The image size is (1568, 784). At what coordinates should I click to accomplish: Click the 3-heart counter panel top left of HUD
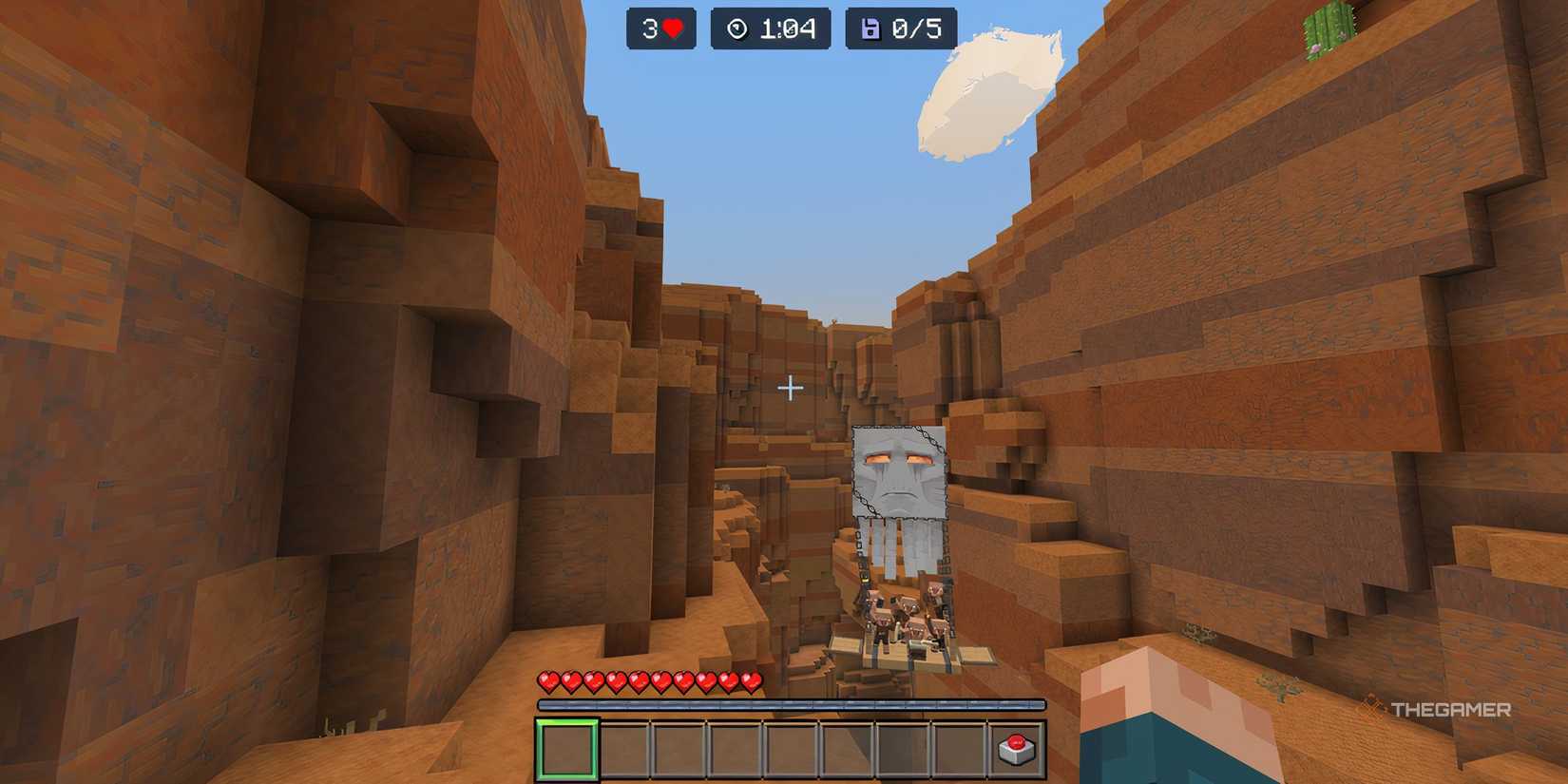click(661, 29)
